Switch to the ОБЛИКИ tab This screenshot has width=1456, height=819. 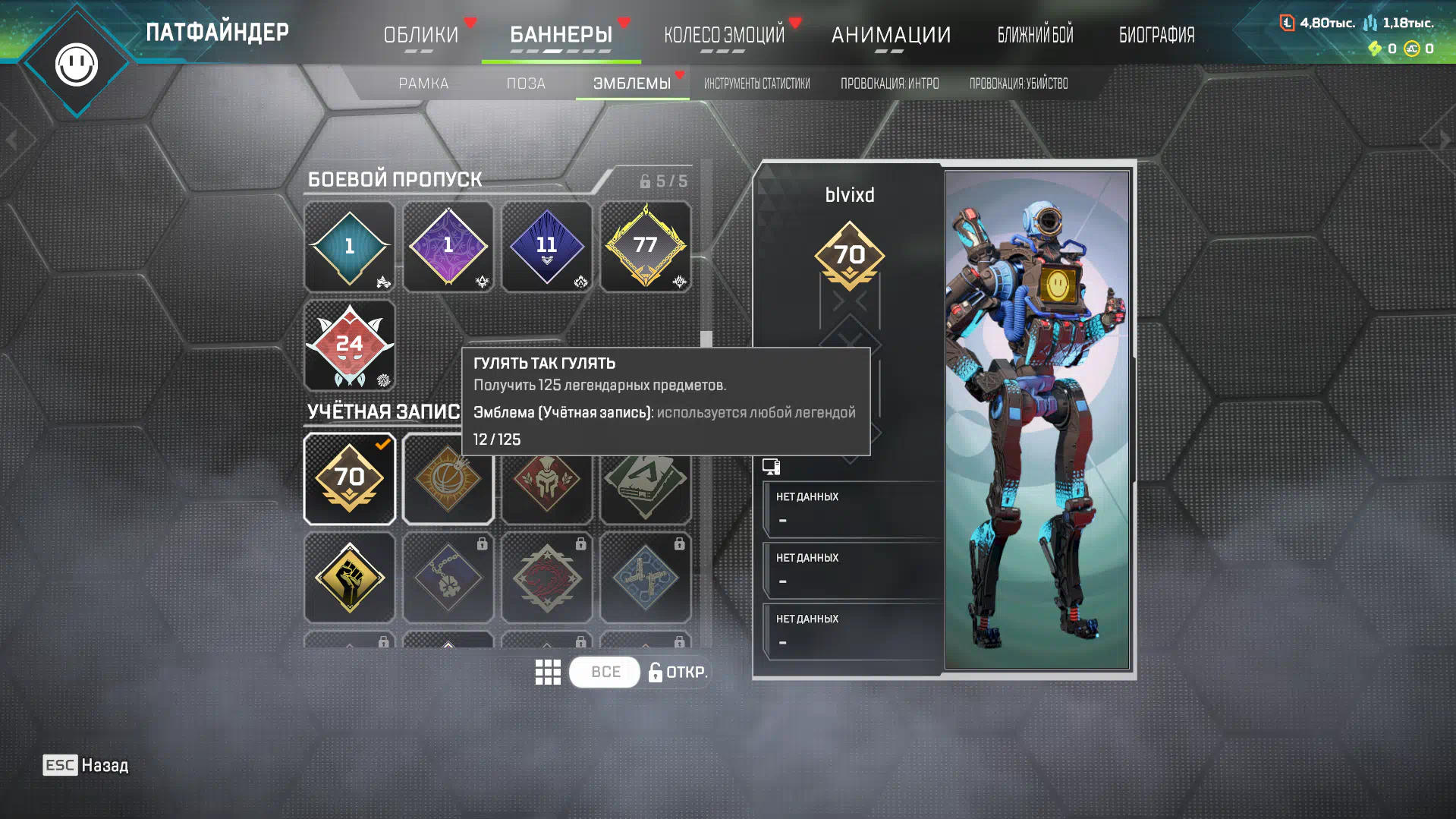tap(421, 35)
